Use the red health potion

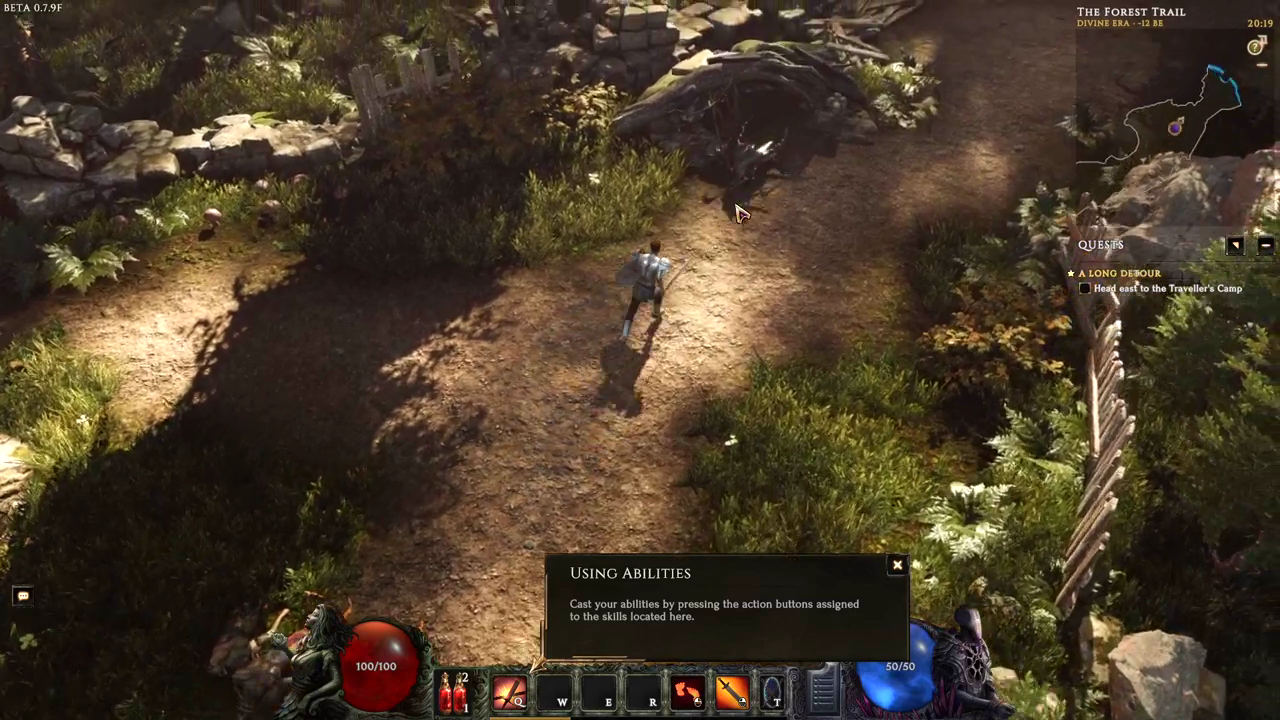point(453,692)
